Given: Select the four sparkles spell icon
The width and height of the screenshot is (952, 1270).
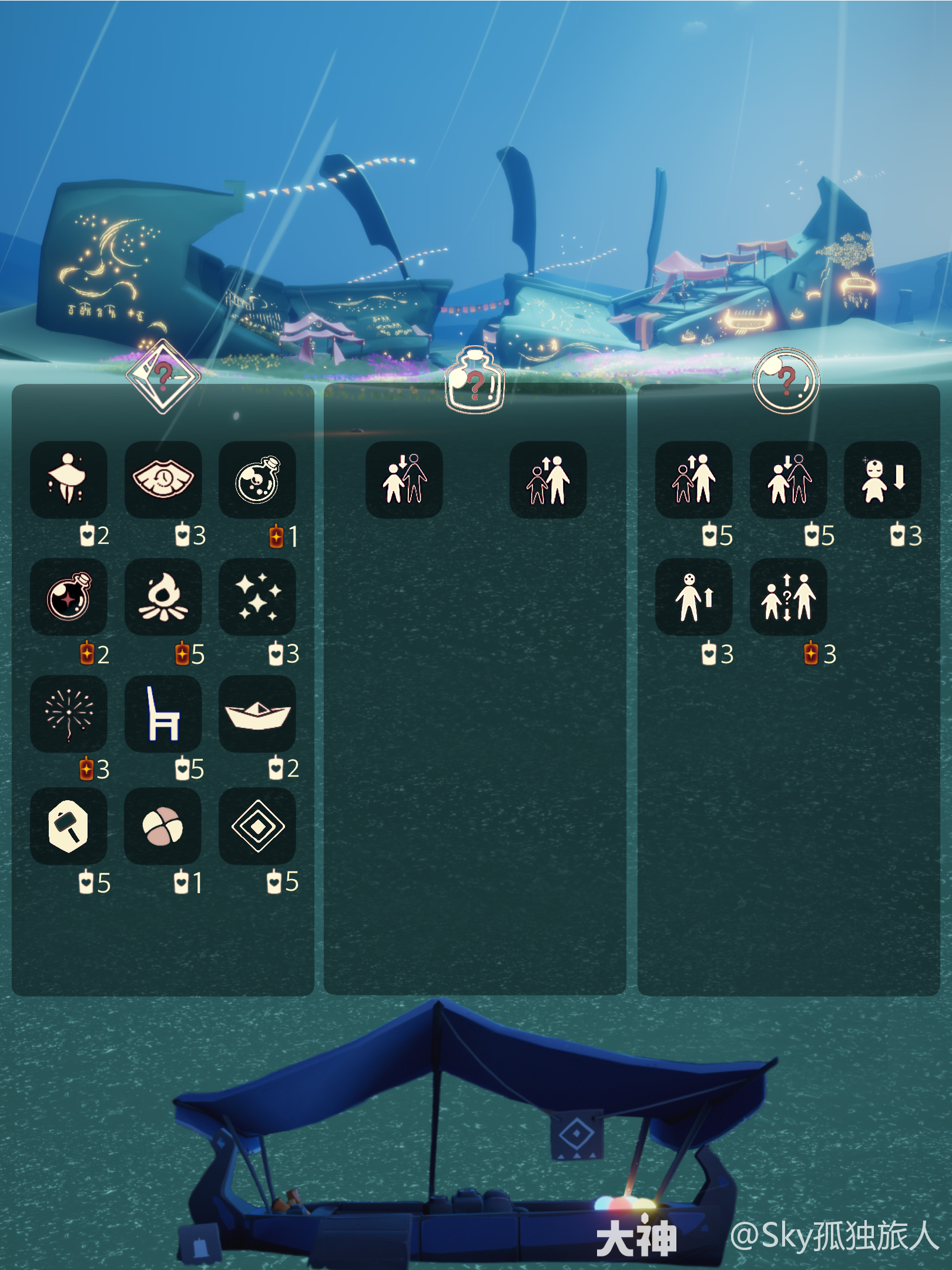Looking at the screenshot, I should click(x=257, y=596).
